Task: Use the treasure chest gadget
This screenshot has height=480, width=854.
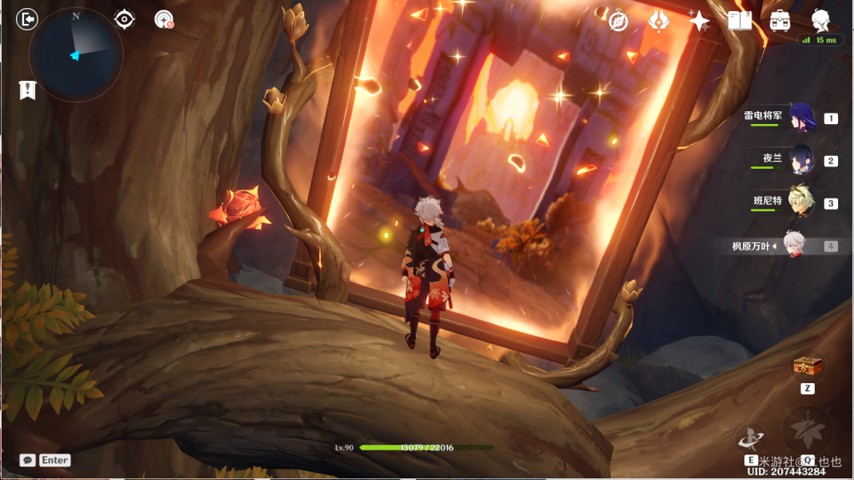Action: 807,366
